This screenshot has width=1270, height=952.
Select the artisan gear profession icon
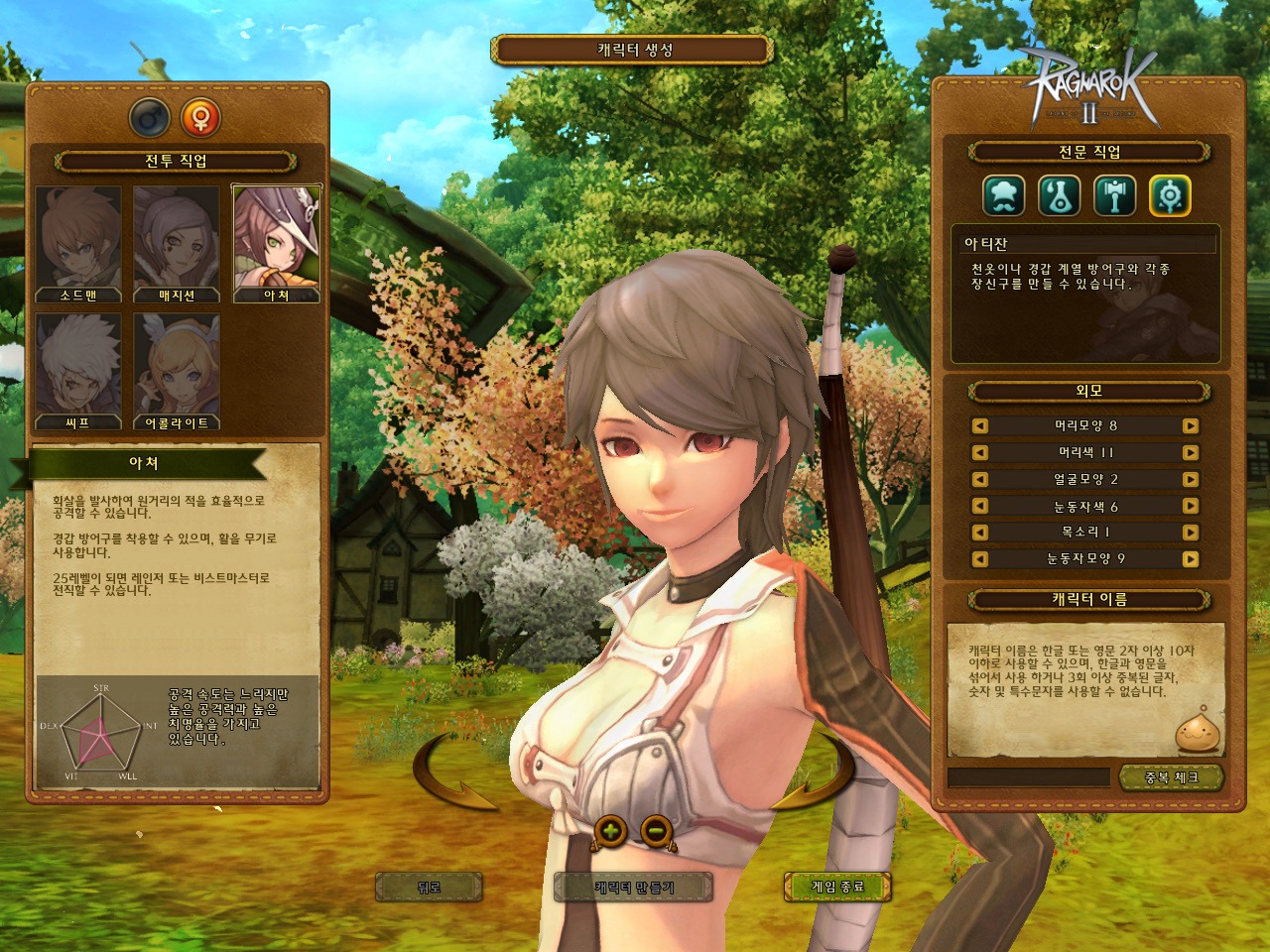1170,196
